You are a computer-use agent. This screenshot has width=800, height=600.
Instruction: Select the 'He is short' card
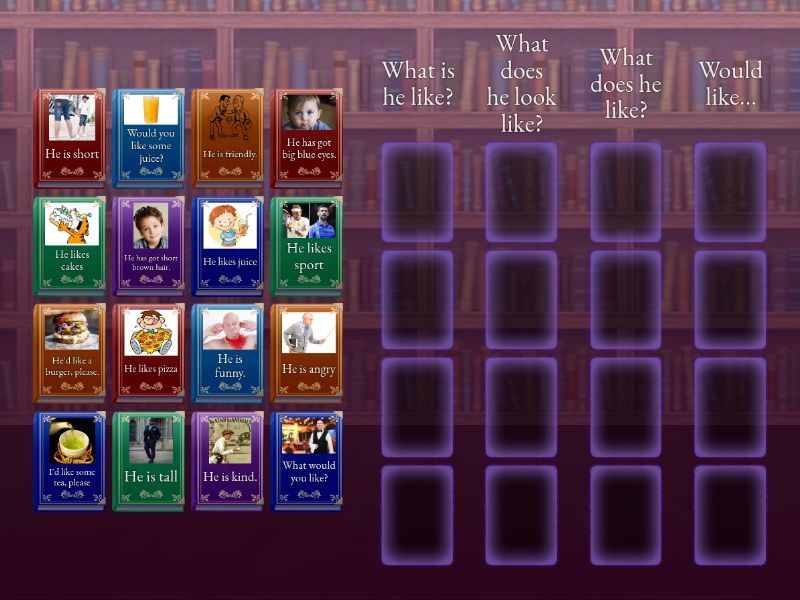coord(70,138)
